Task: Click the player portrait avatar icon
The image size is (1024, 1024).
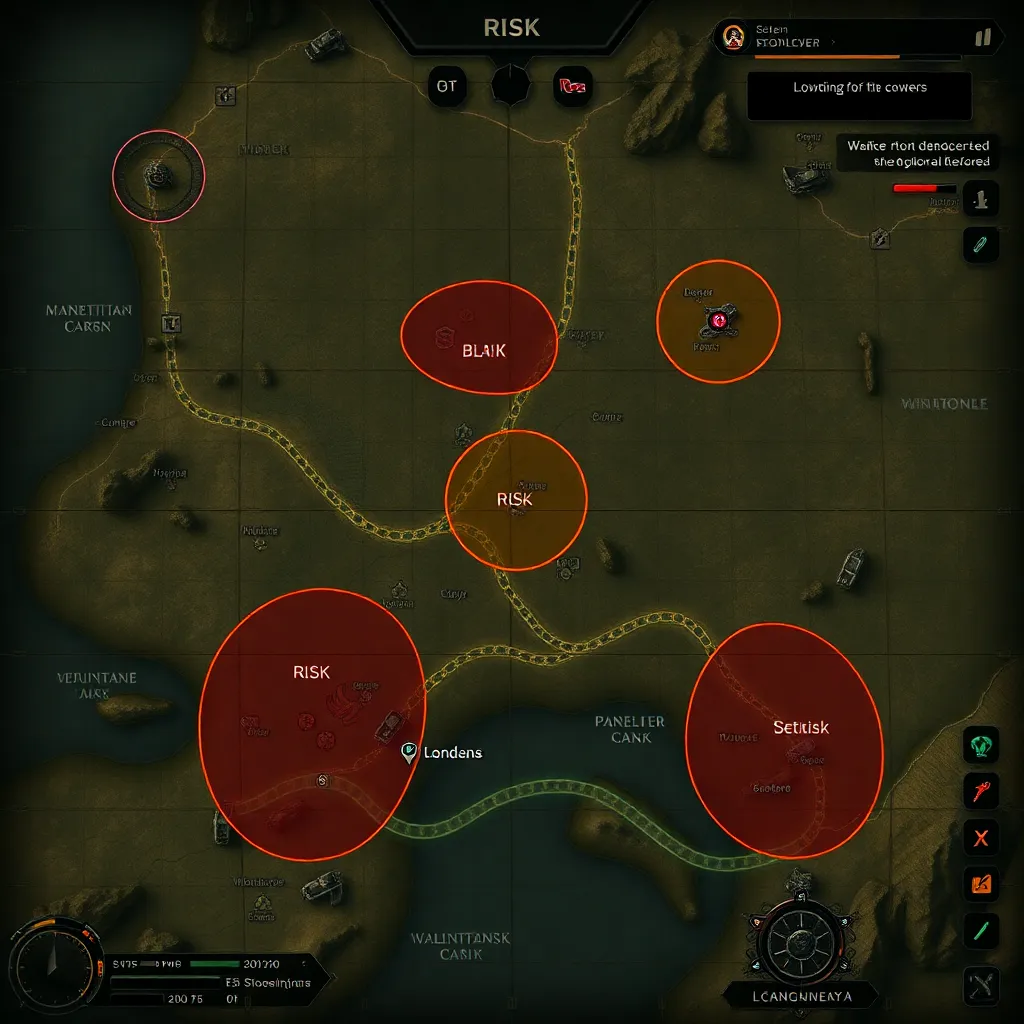Action: [x=733, y=38]
